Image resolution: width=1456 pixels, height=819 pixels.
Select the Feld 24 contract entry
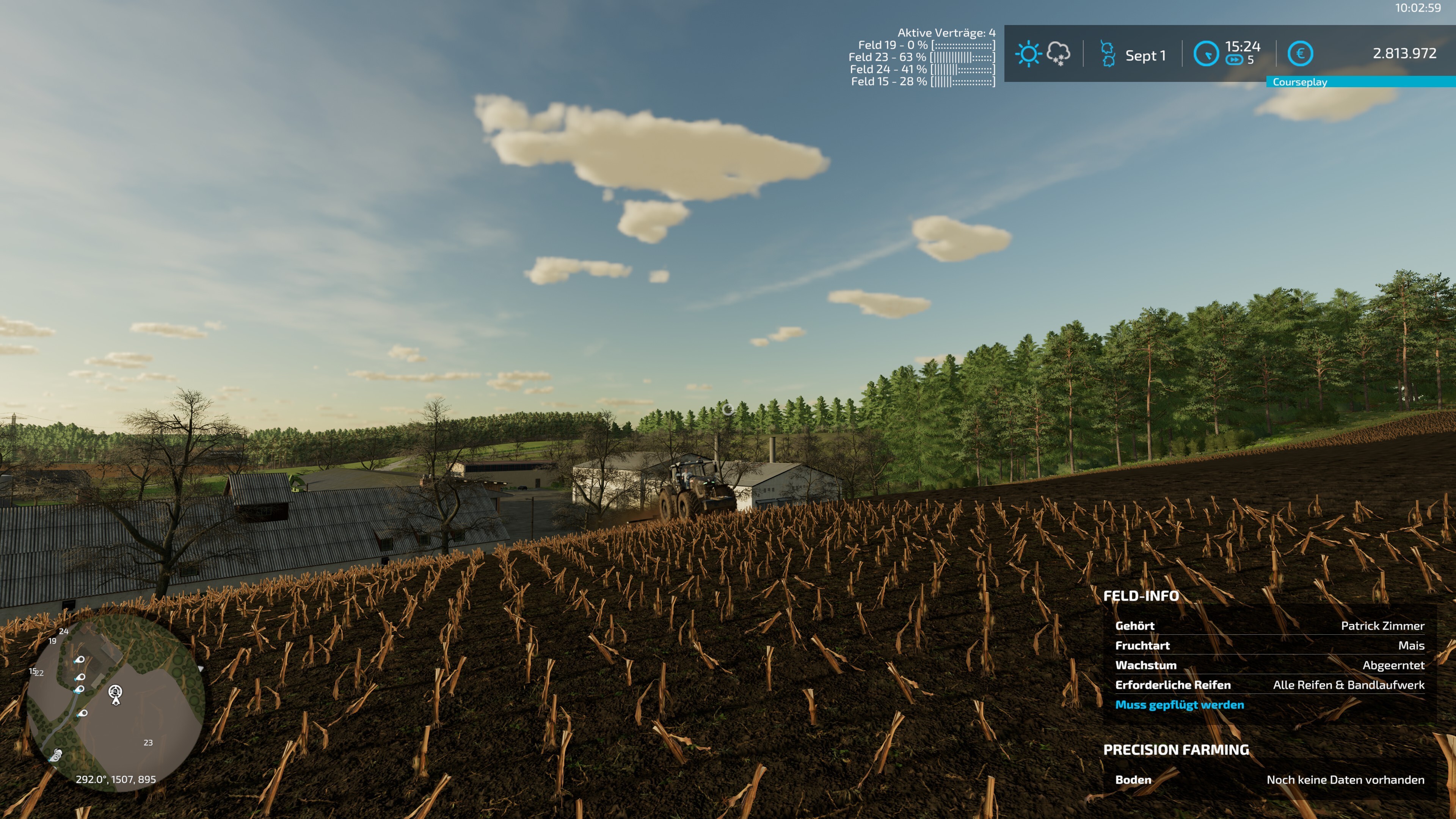tap(922, 69)
